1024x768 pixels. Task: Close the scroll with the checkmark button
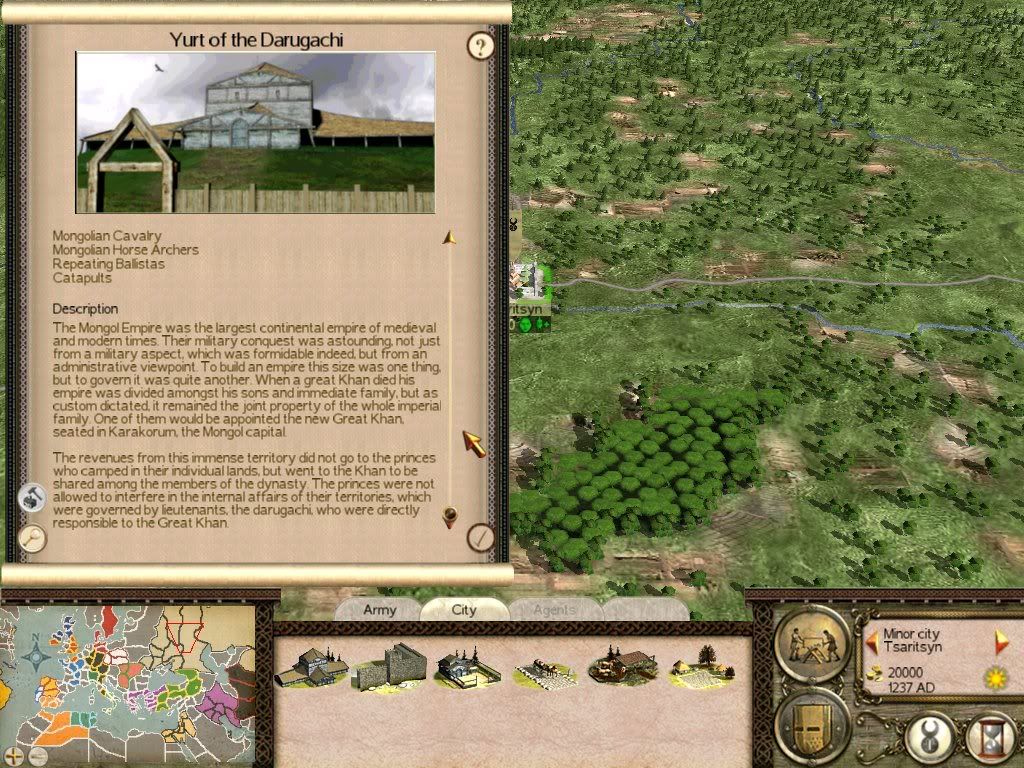tap(482, 537)
